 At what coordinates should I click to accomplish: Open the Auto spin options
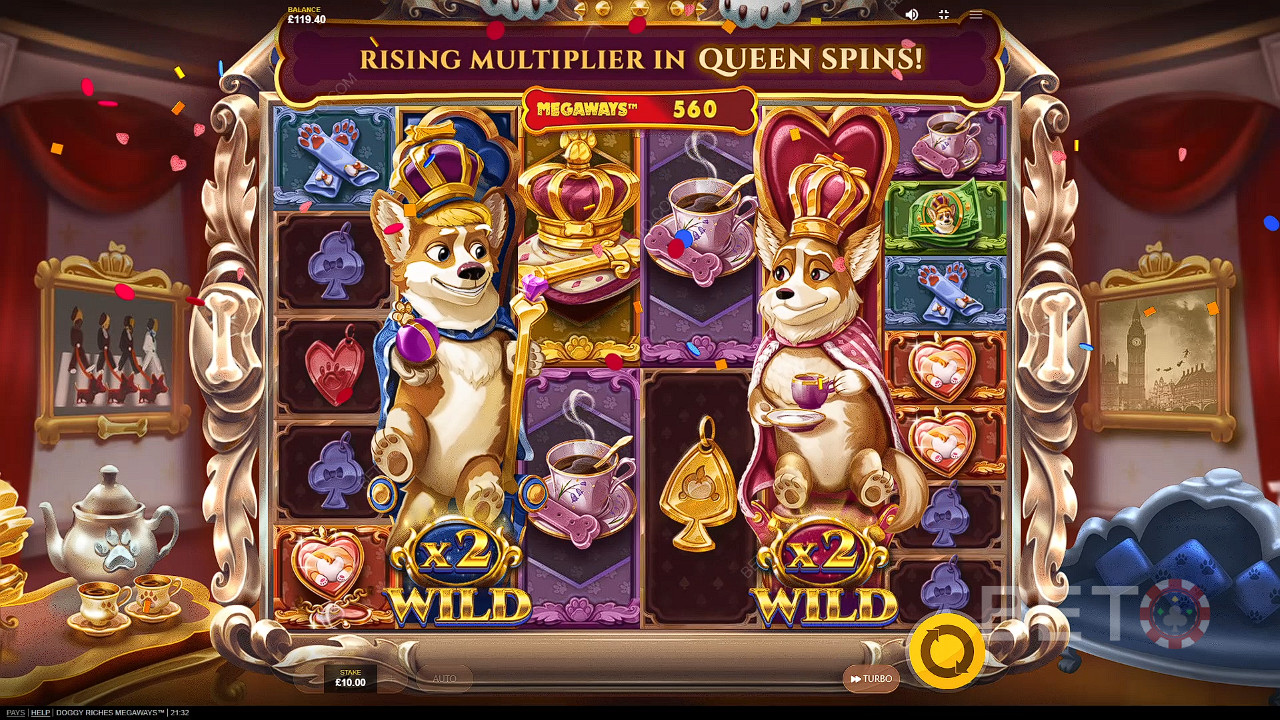click(x=445, y=679)
